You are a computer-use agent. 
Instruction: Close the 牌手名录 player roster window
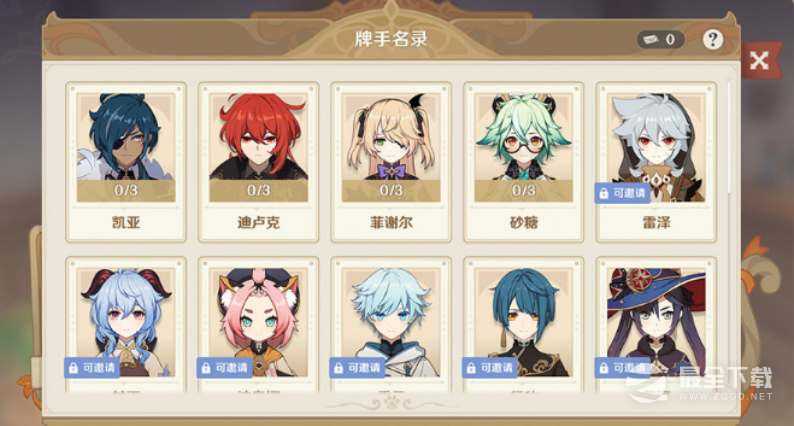pyautogui.click(x=759, y=61)
